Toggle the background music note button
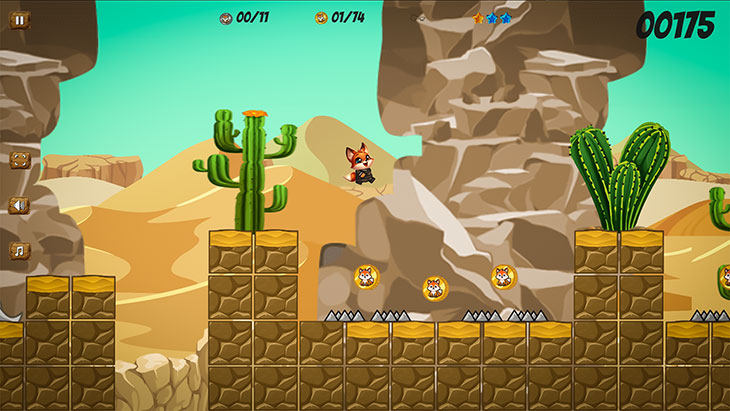The height and width of the screenshot is (411, 730). [20, 250]
